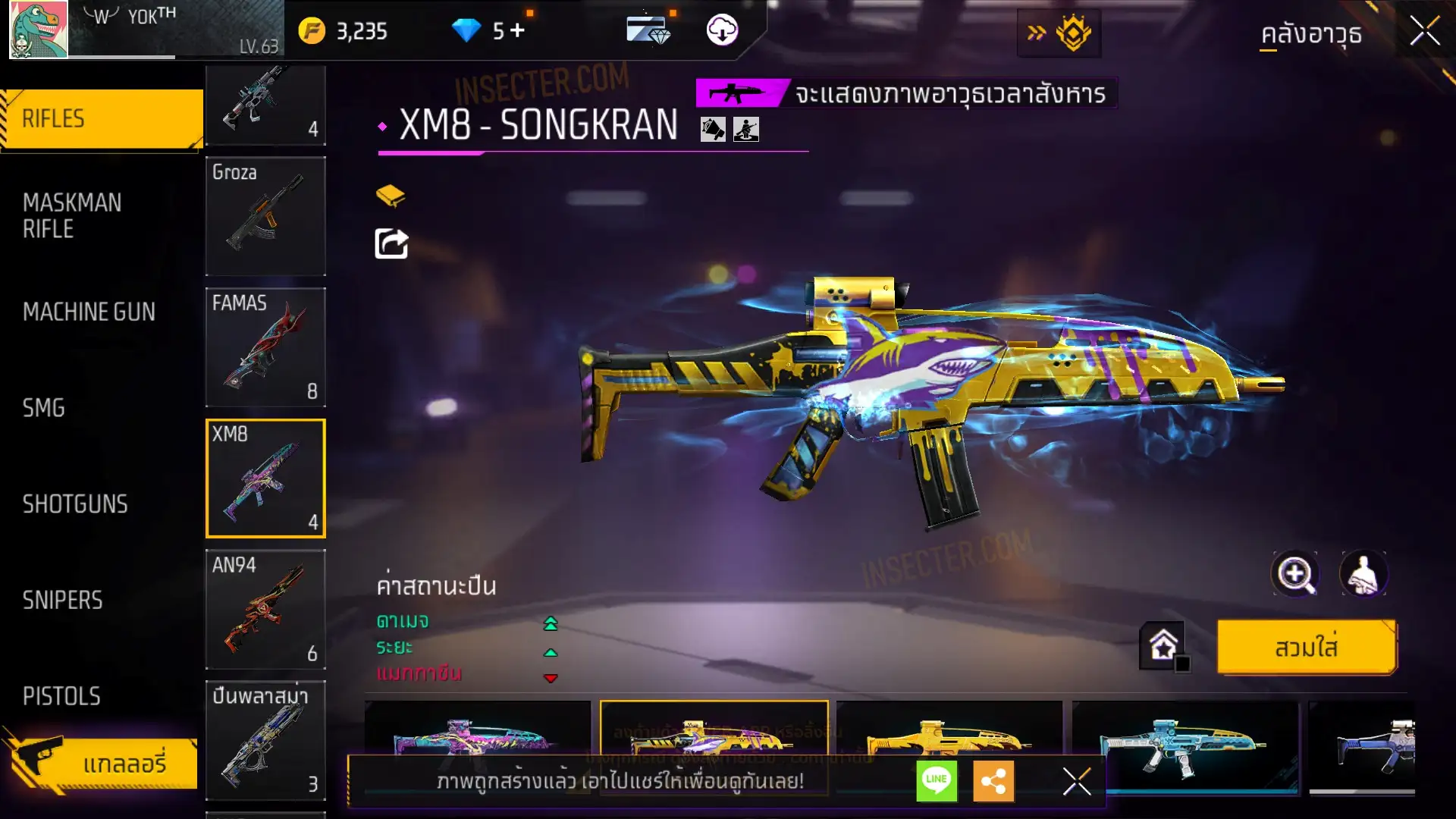Share the image via LINE

click(937, 780)
